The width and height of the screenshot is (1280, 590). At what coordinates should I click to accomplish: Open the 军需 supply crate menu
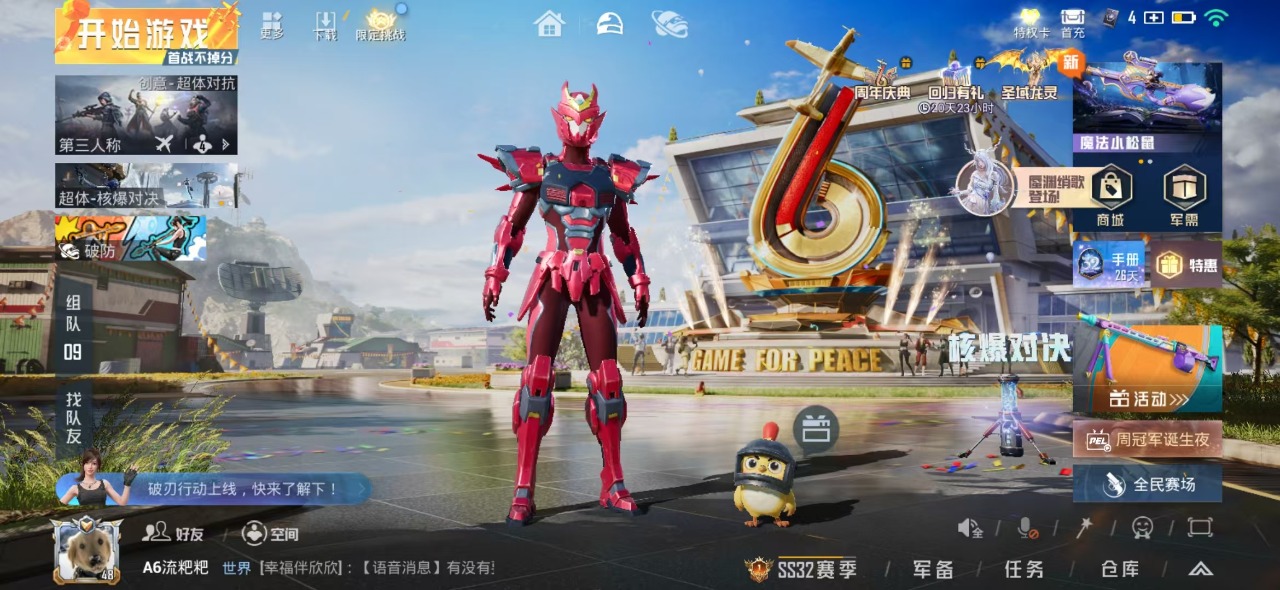pos(1184,196)
